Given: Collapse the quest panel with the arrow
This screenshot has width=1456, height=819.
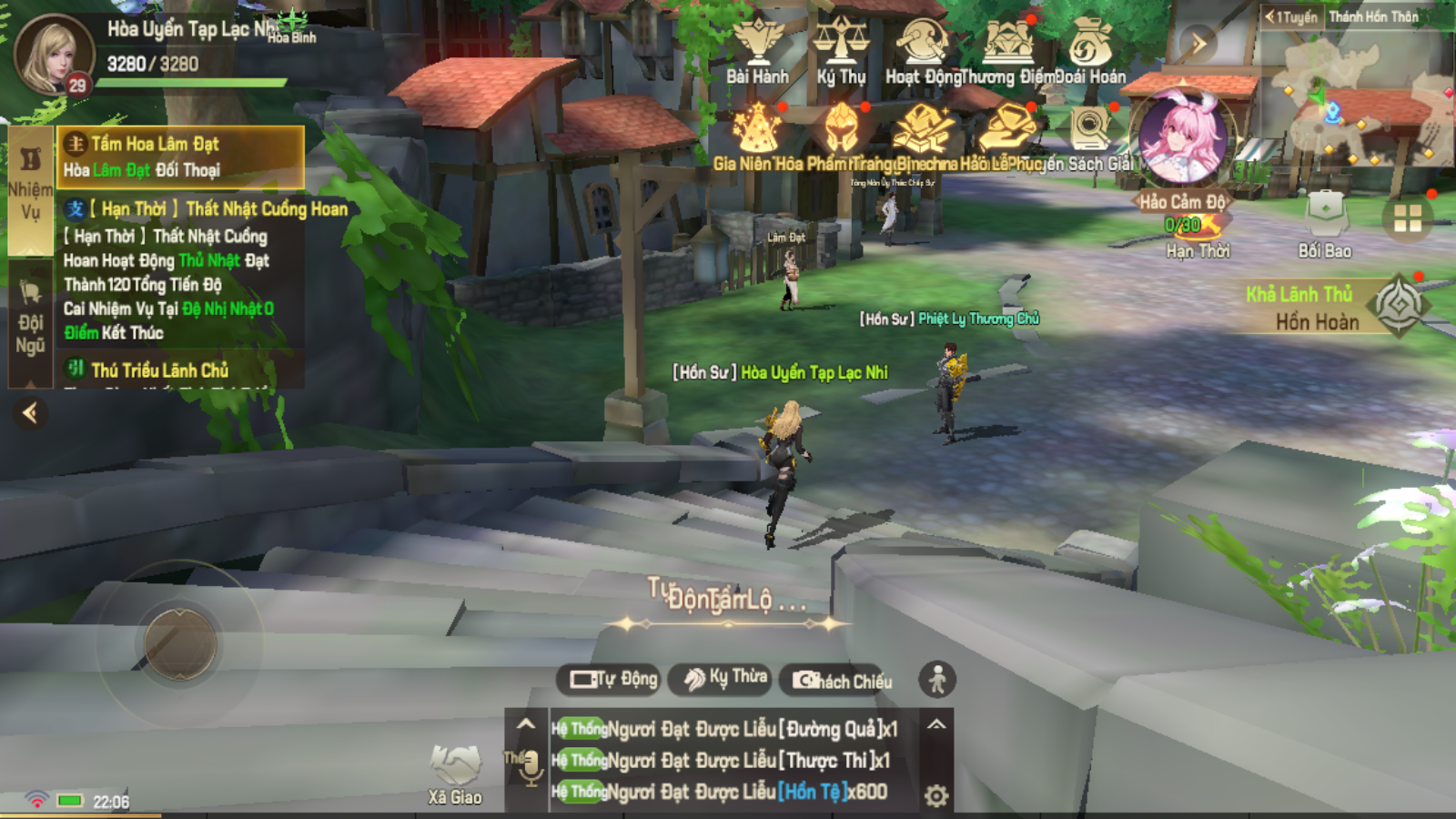Looking at the screenshot, I should (x=30, y=413).
